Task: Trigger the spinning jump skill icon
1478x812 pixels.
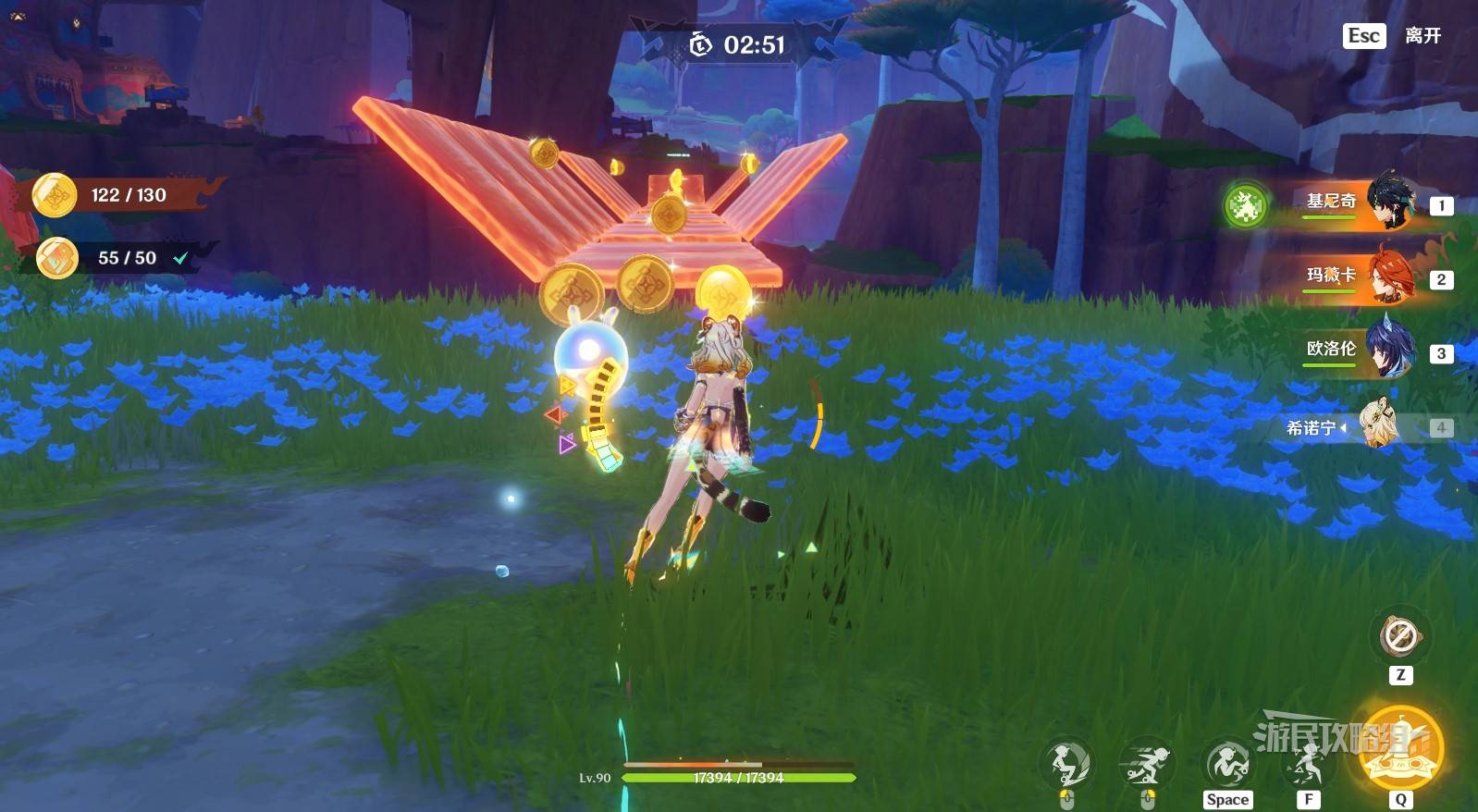Action: [1227, 764]
